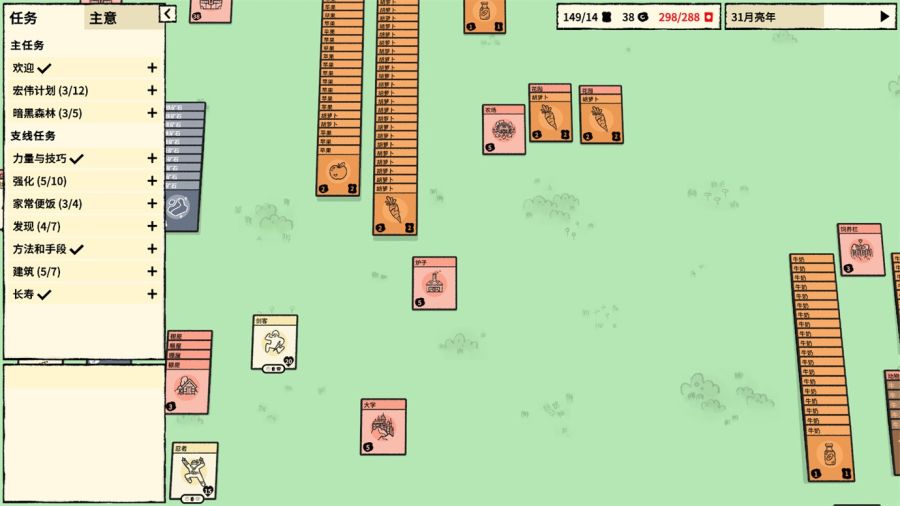Pick the 剑客 swordsman villager card
900x506 pixels.
coord(274,343)
